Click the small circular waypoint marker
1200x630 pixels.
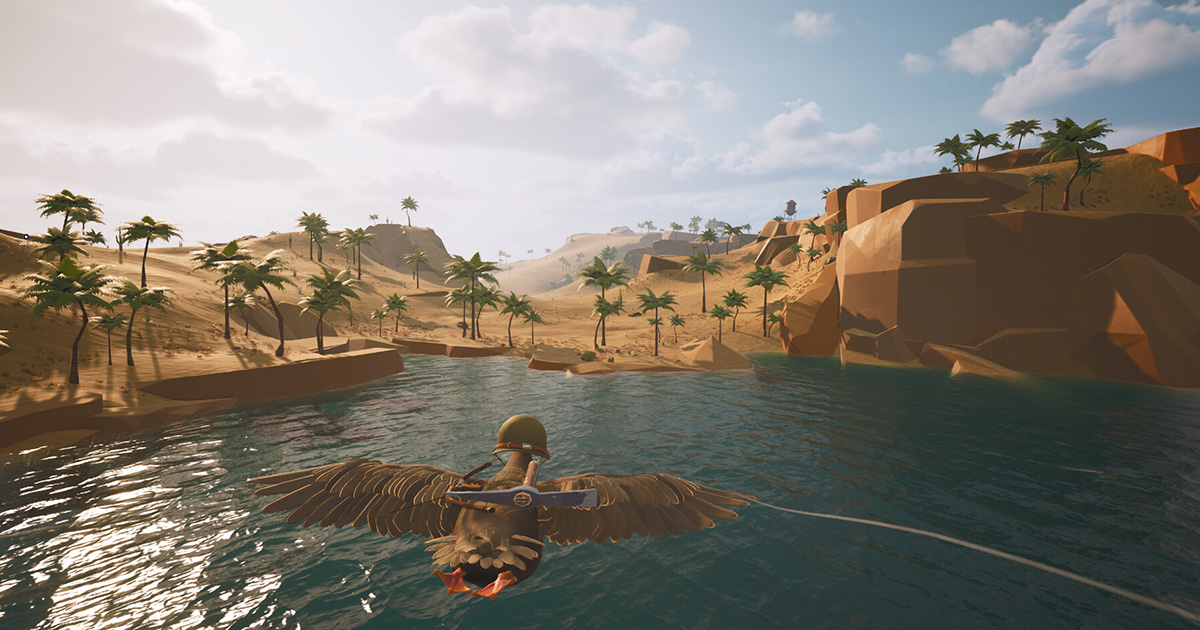point(26,236)
